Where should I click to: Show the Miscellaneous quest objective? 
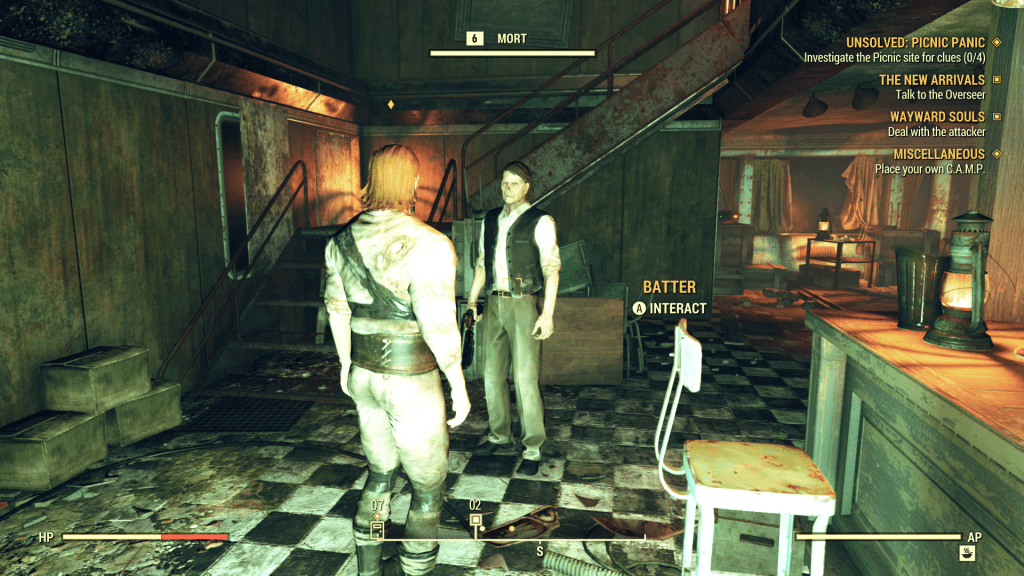pos(929,154)
